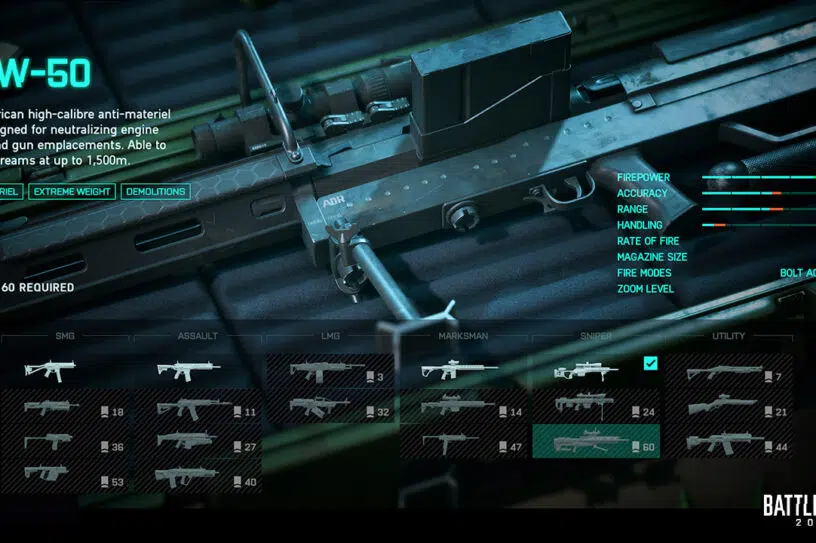Pick the utility weapon requiring level 44

(x=728, y=443)
